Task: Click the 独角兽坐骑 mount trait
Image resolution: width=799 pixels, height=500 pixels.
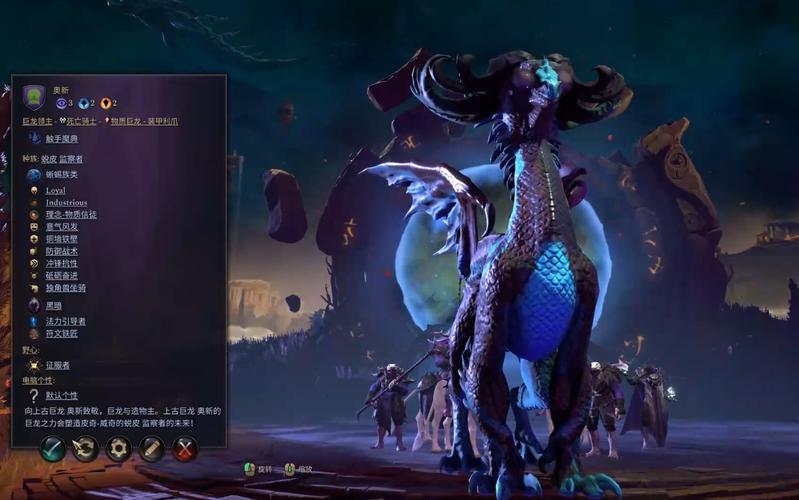Action: pyautogui.click(x=65, y=288)
